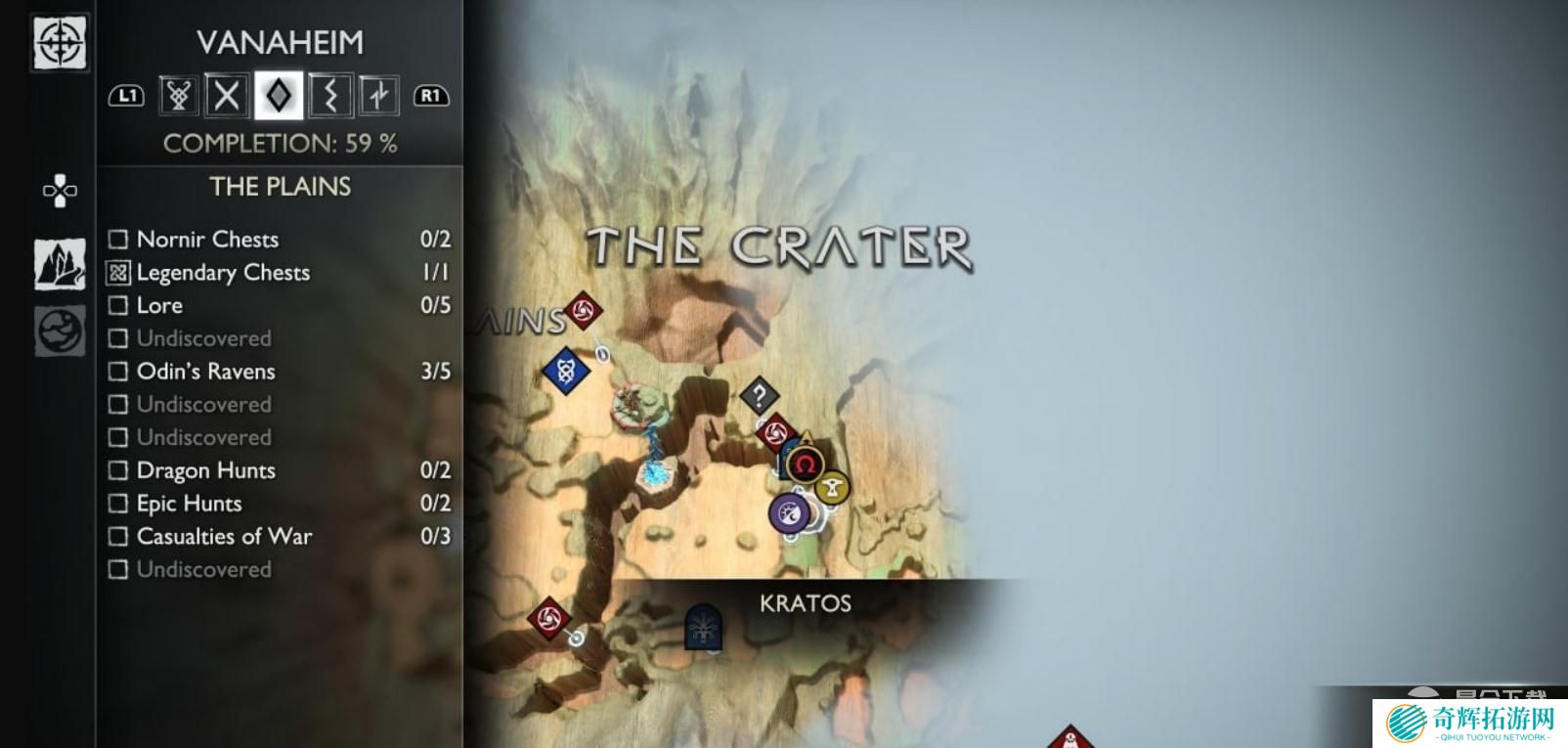The image size is (1568, 748).
Task: Click the yellow anvil shop marker
Action: click(832, 486)
